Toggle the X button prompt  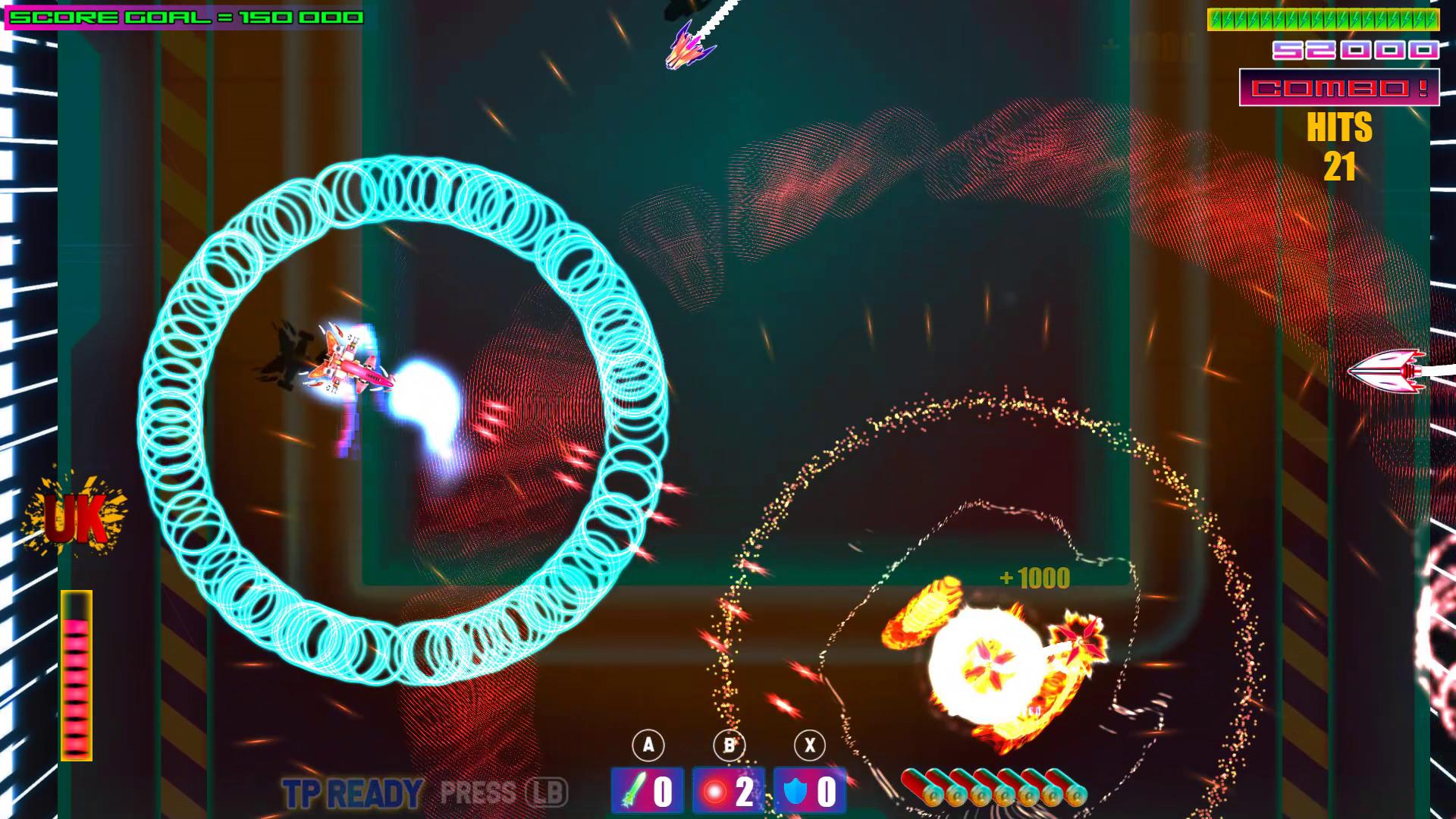pos(810,745)
